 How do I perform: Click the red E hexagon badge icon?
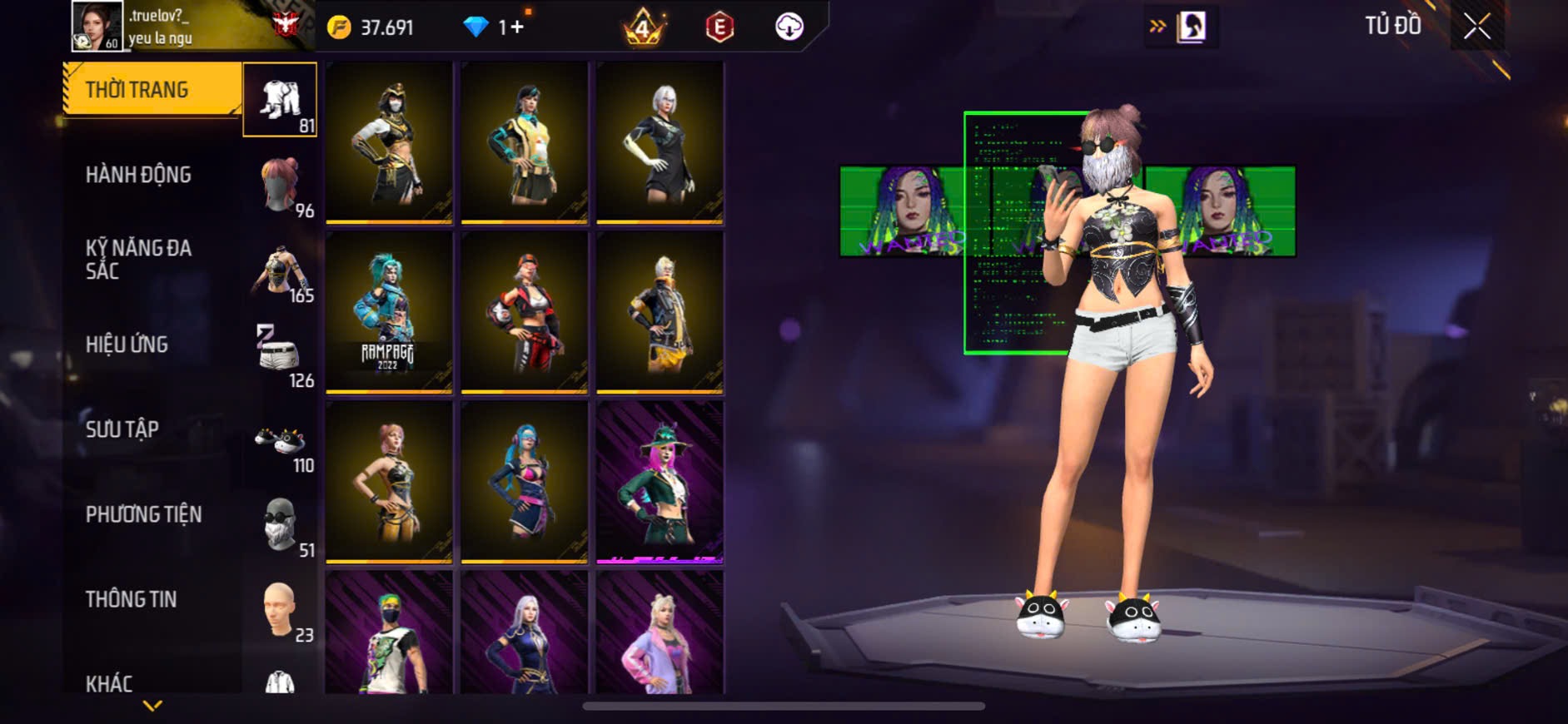pyautogui.click(x=719, y=27)
